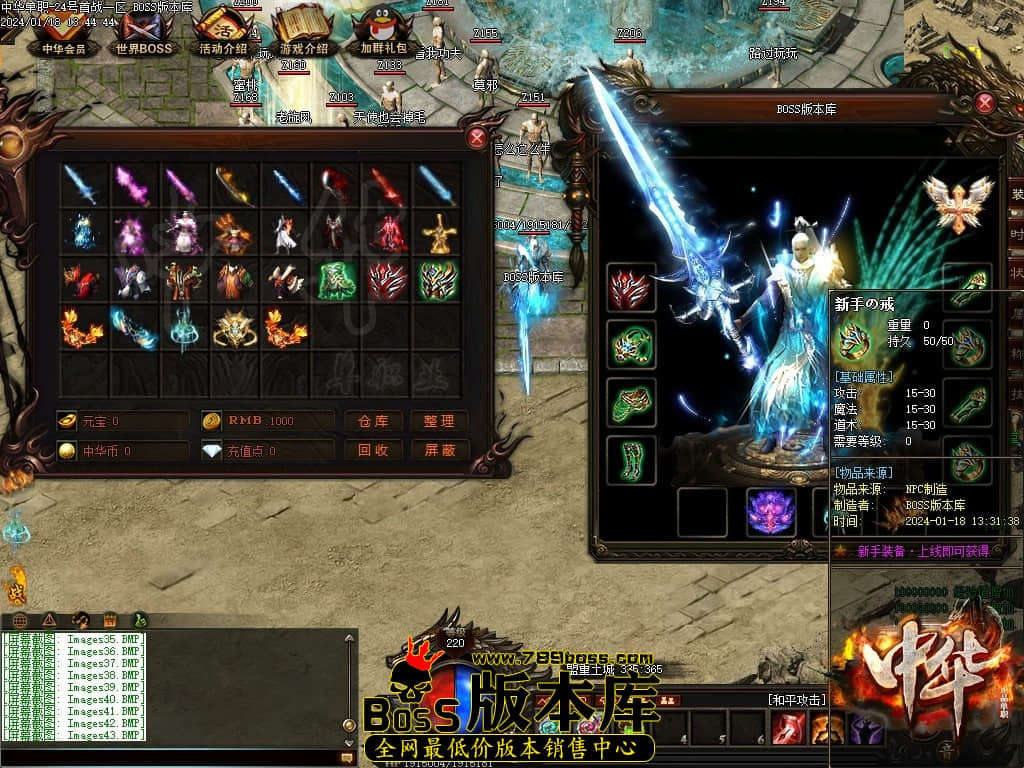Select the green boots item in bag

tap(336, 281)
